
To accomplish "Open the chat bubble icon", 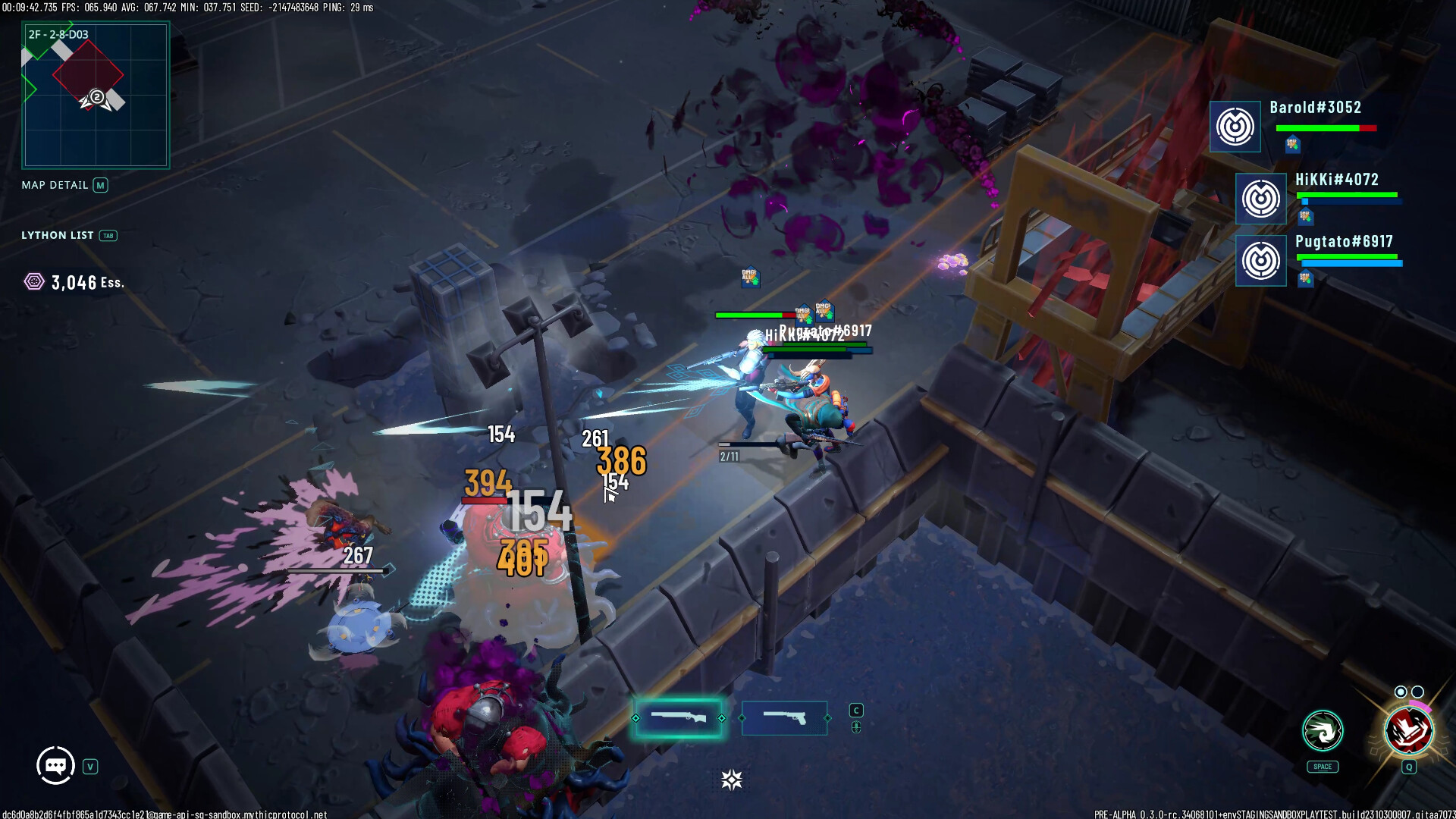I will click(x=55, y=766).
